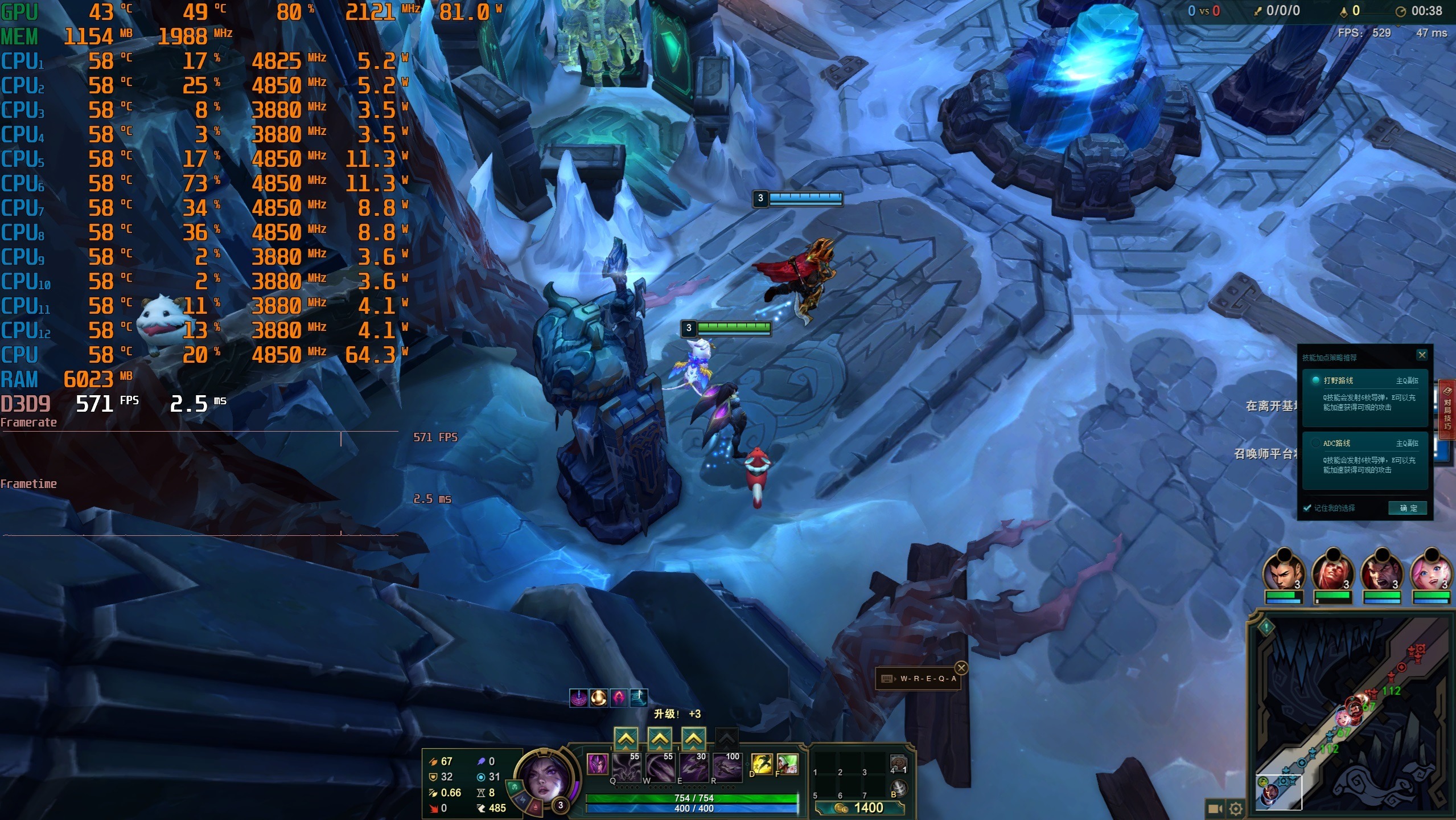Cast the Heal summoner spell on F
Viewport: 1456px width, 820px height.
point(787,764)
